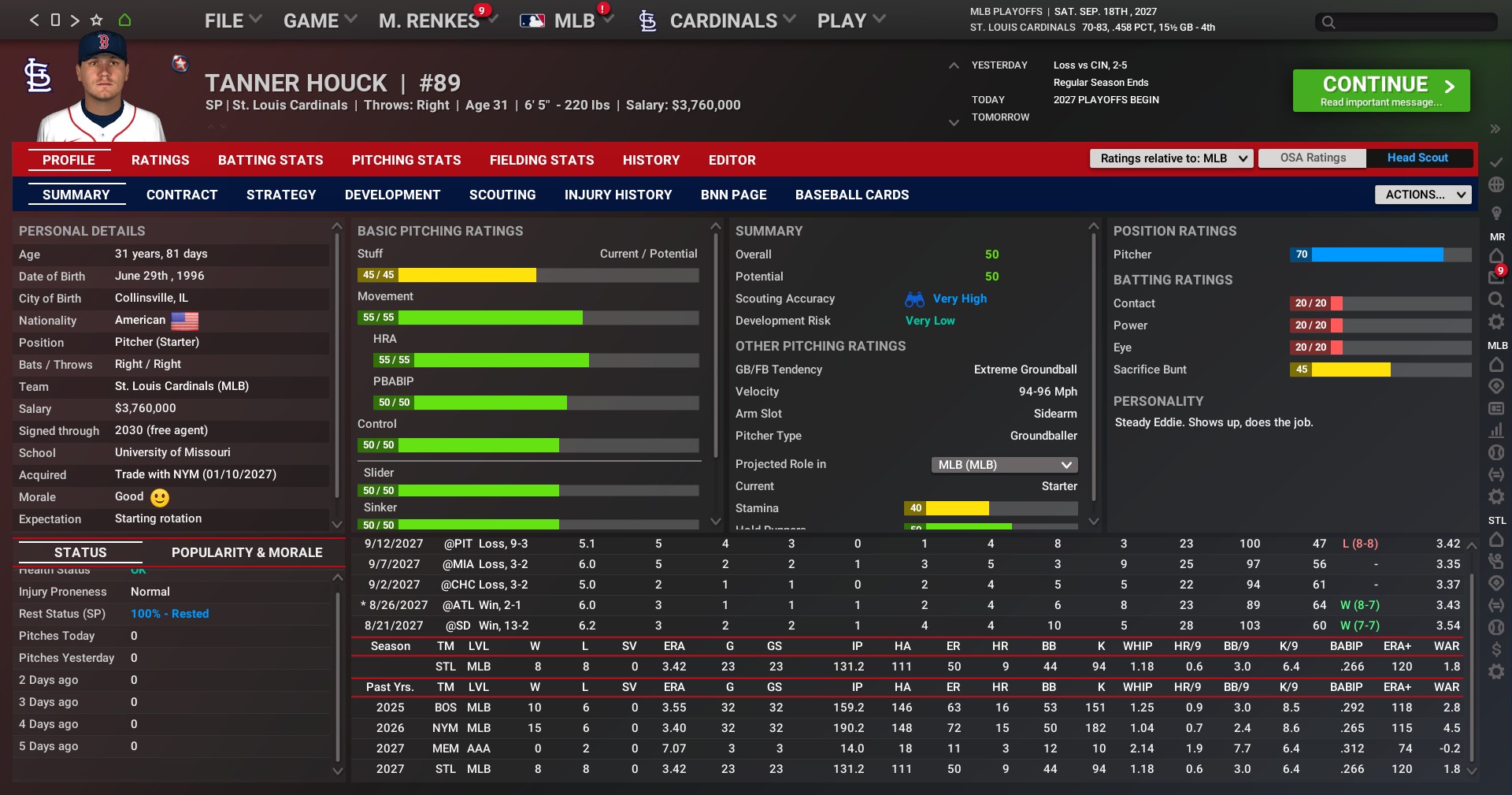Open the CARDINALS team menu

723,21
